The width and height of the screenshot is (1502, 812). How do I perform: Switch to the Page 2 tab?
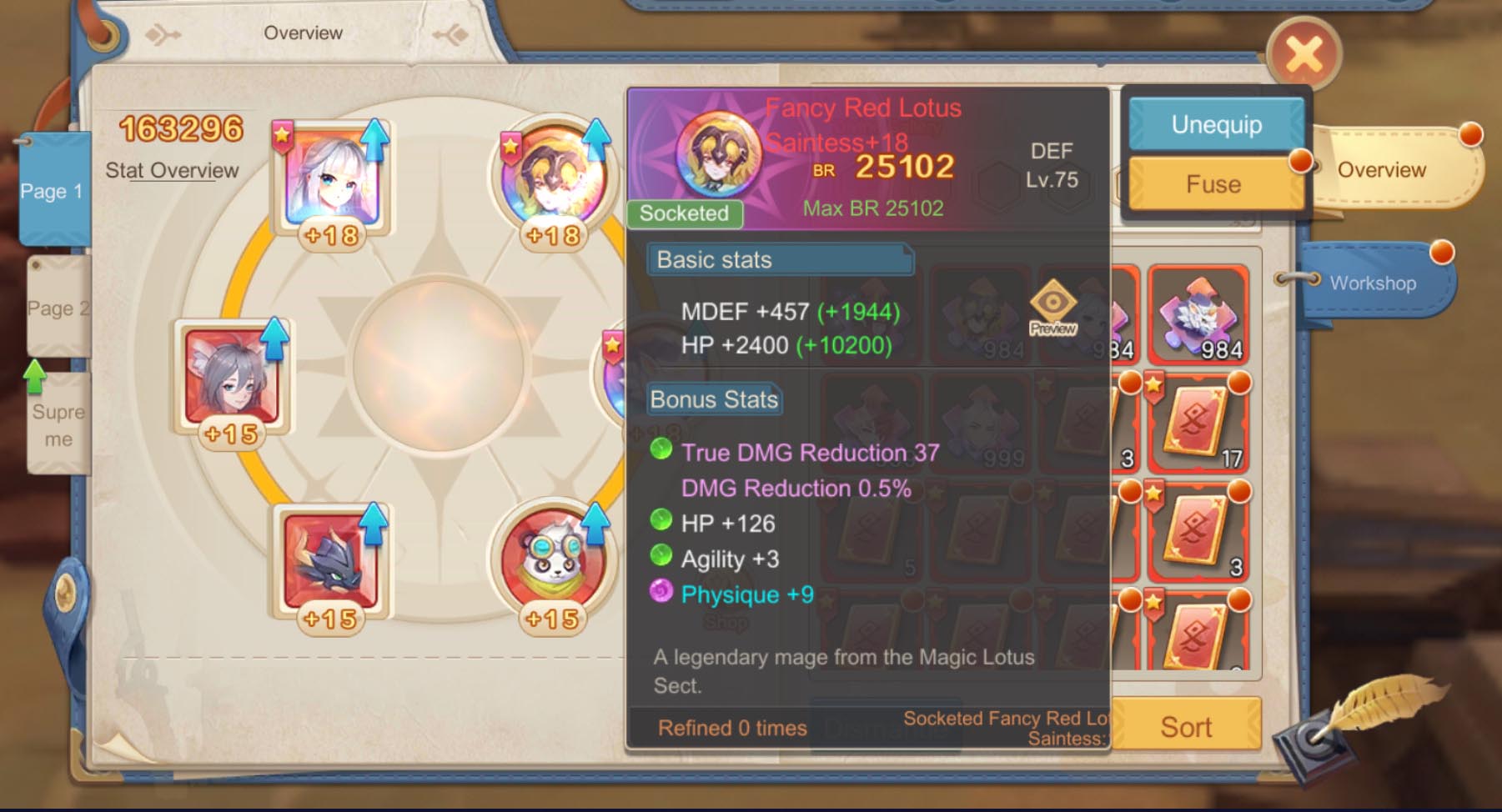click(57, 308)
